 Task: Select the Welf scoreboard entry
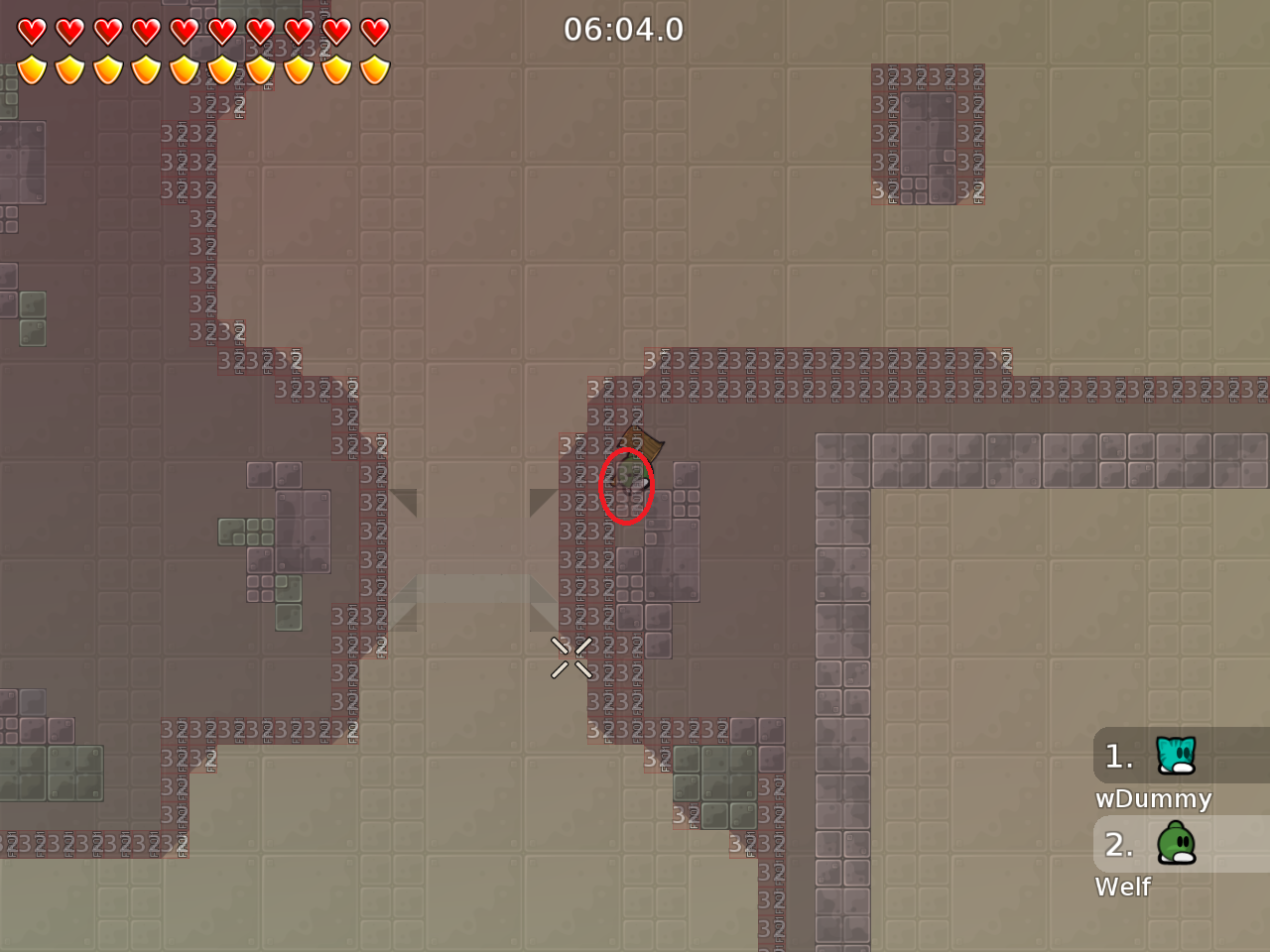(1123, 888)
